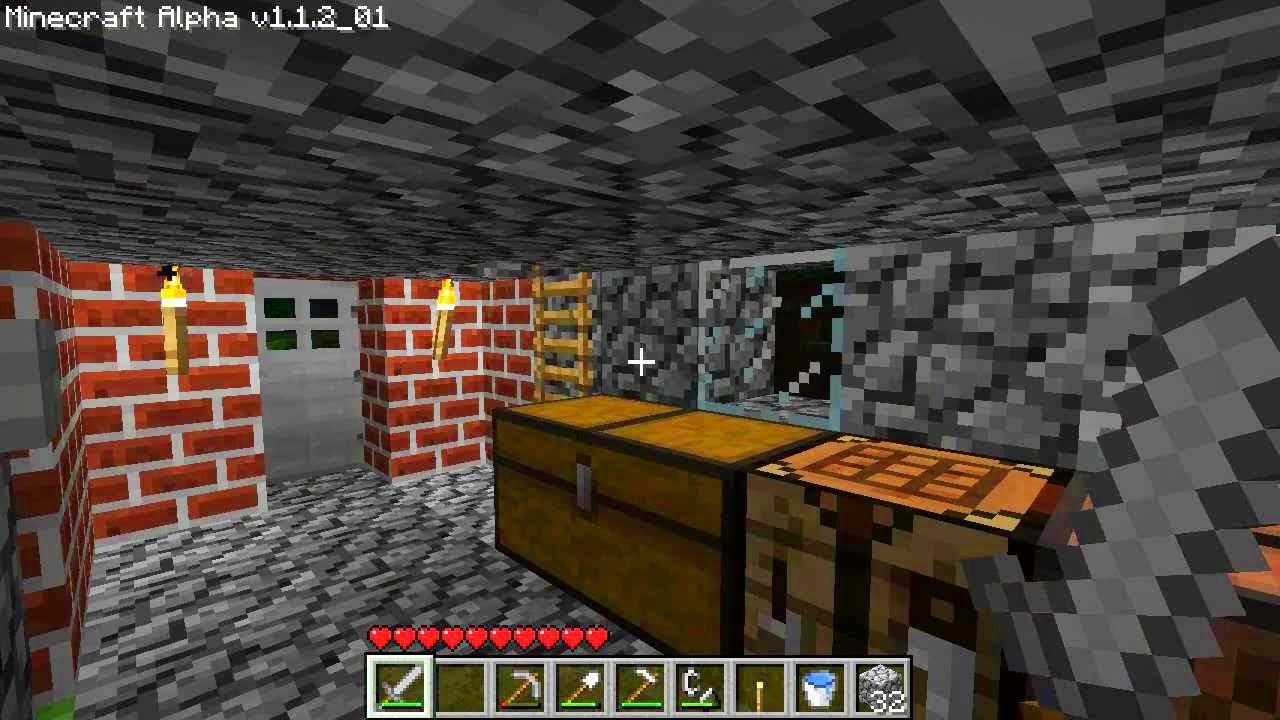Select the empty hotbar slot

point(461,687)
